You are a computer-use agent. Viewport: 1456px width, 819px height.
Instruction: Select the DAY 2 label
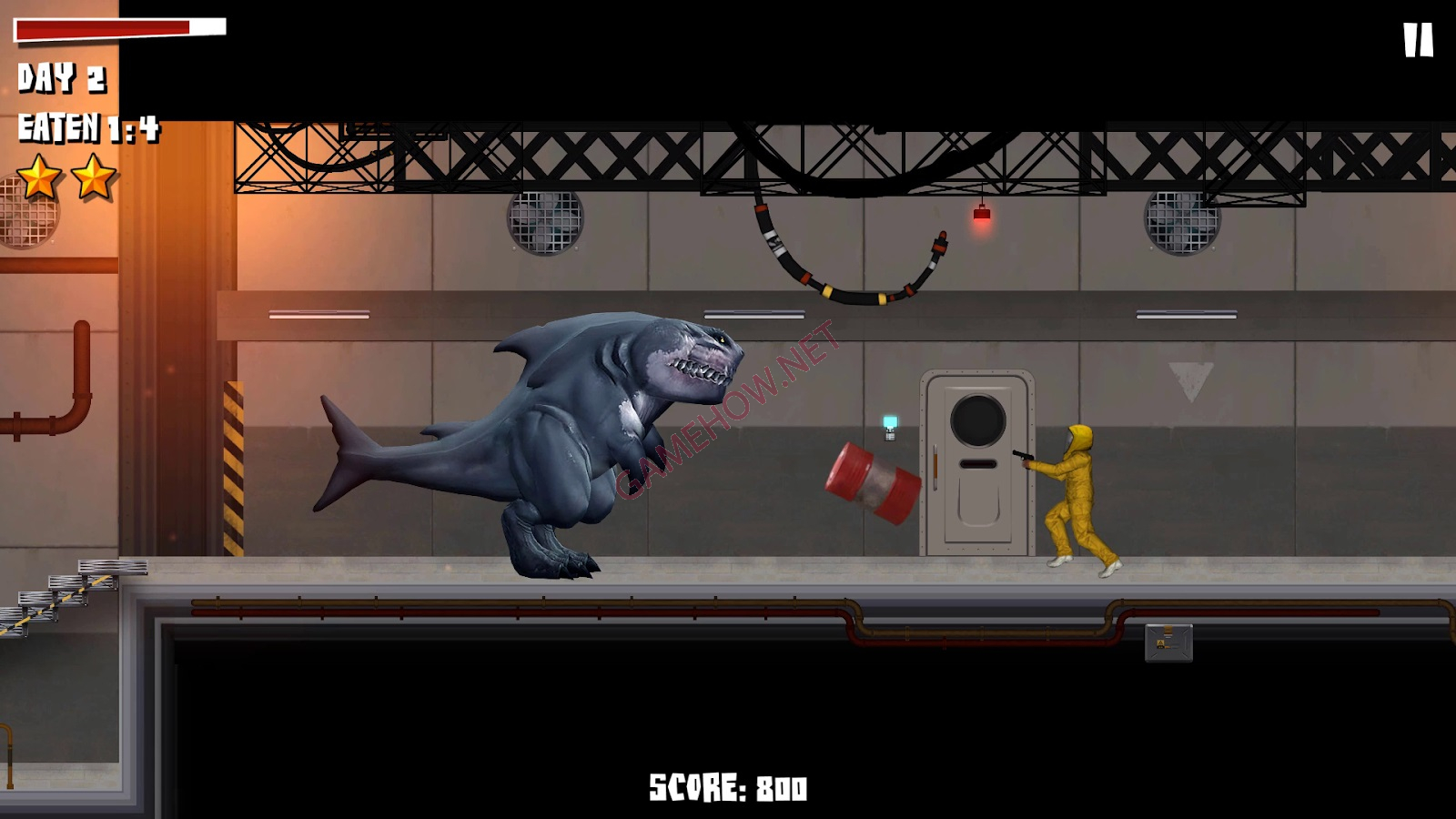click(x=62, y=79)
